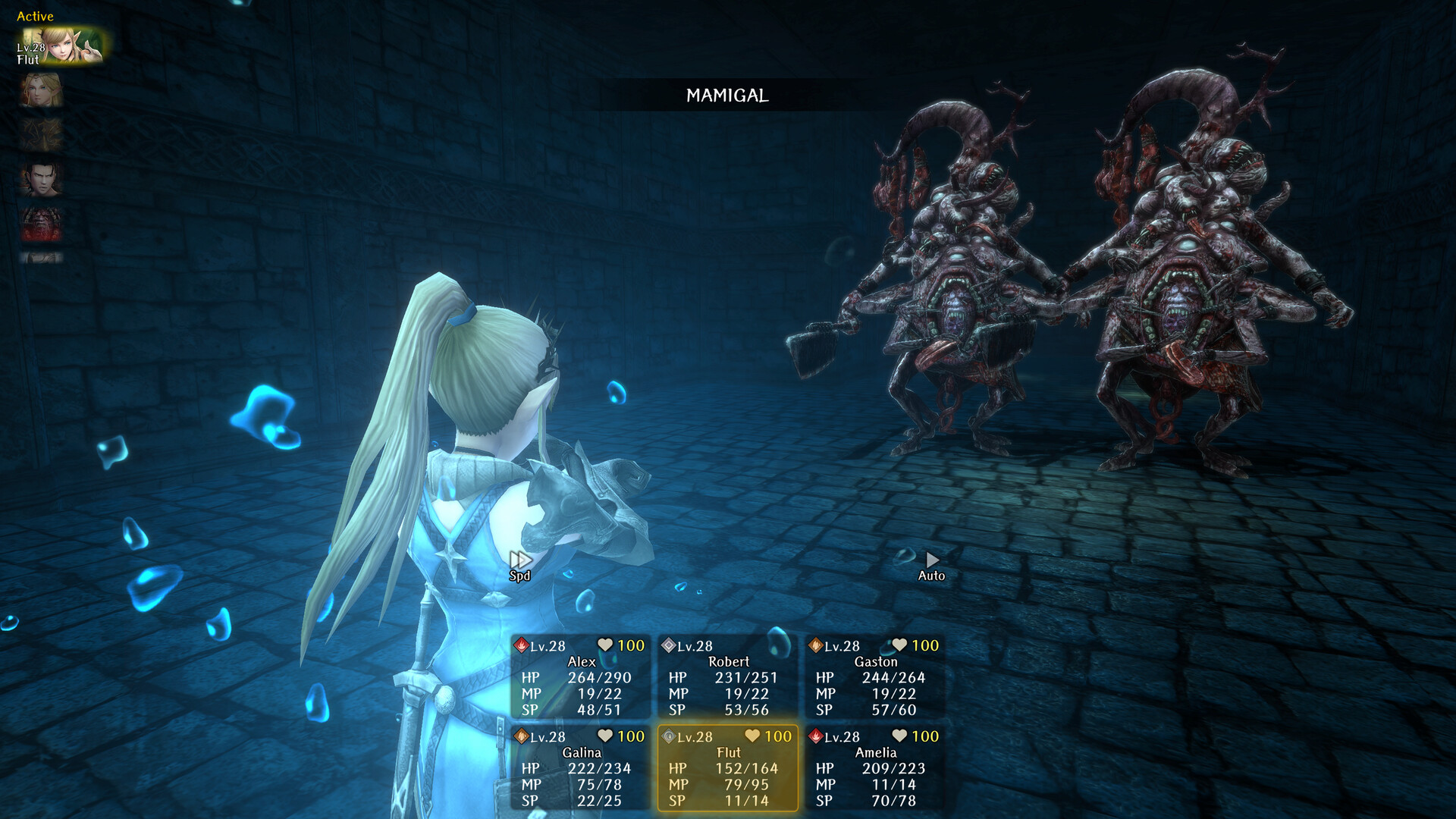
Task: Select the wind element icon on Flut's panel
Action: pos(667,736)
